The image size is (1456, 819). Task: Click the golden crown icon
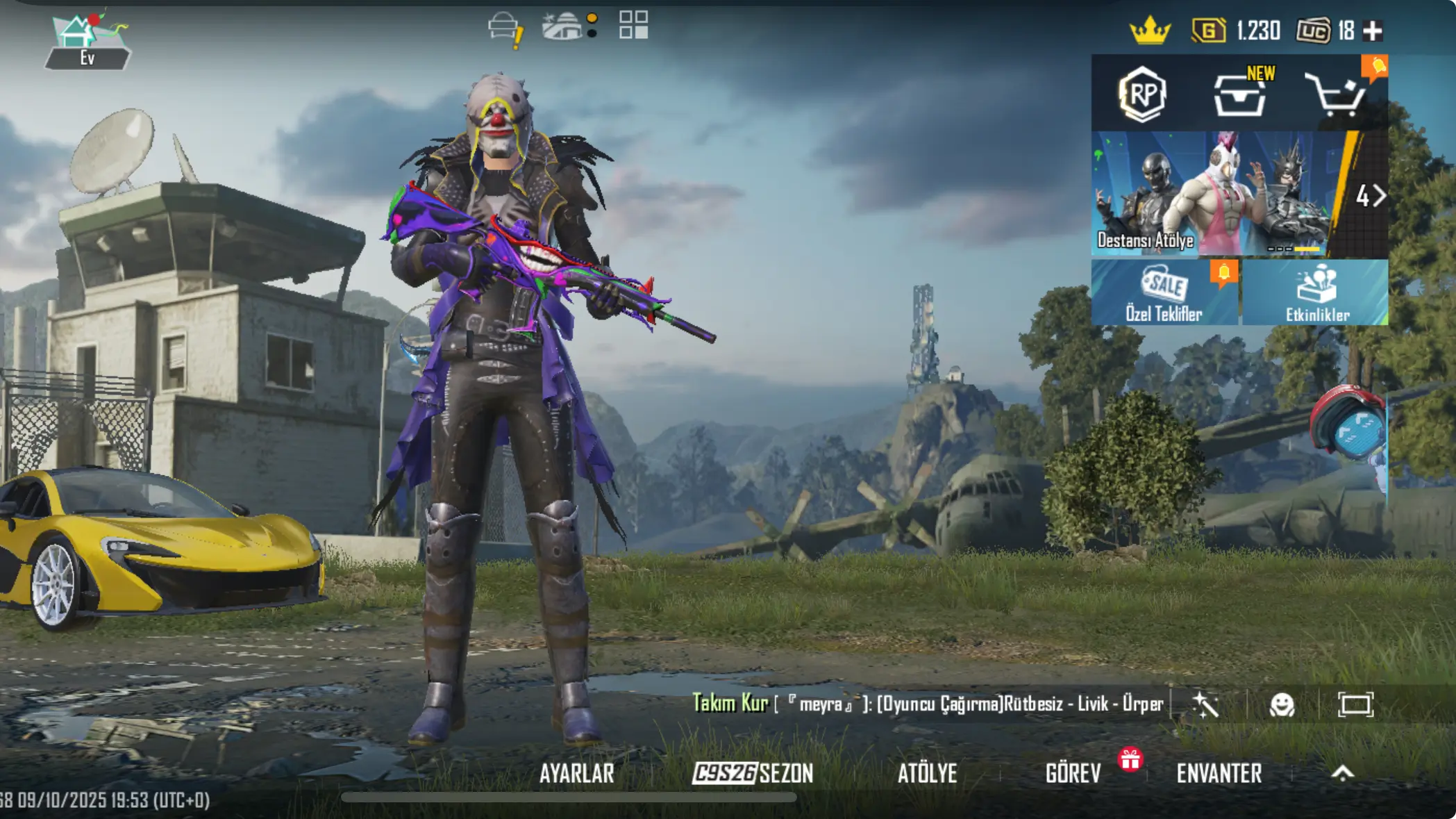pyautogui.click(x=1150, y=31)
